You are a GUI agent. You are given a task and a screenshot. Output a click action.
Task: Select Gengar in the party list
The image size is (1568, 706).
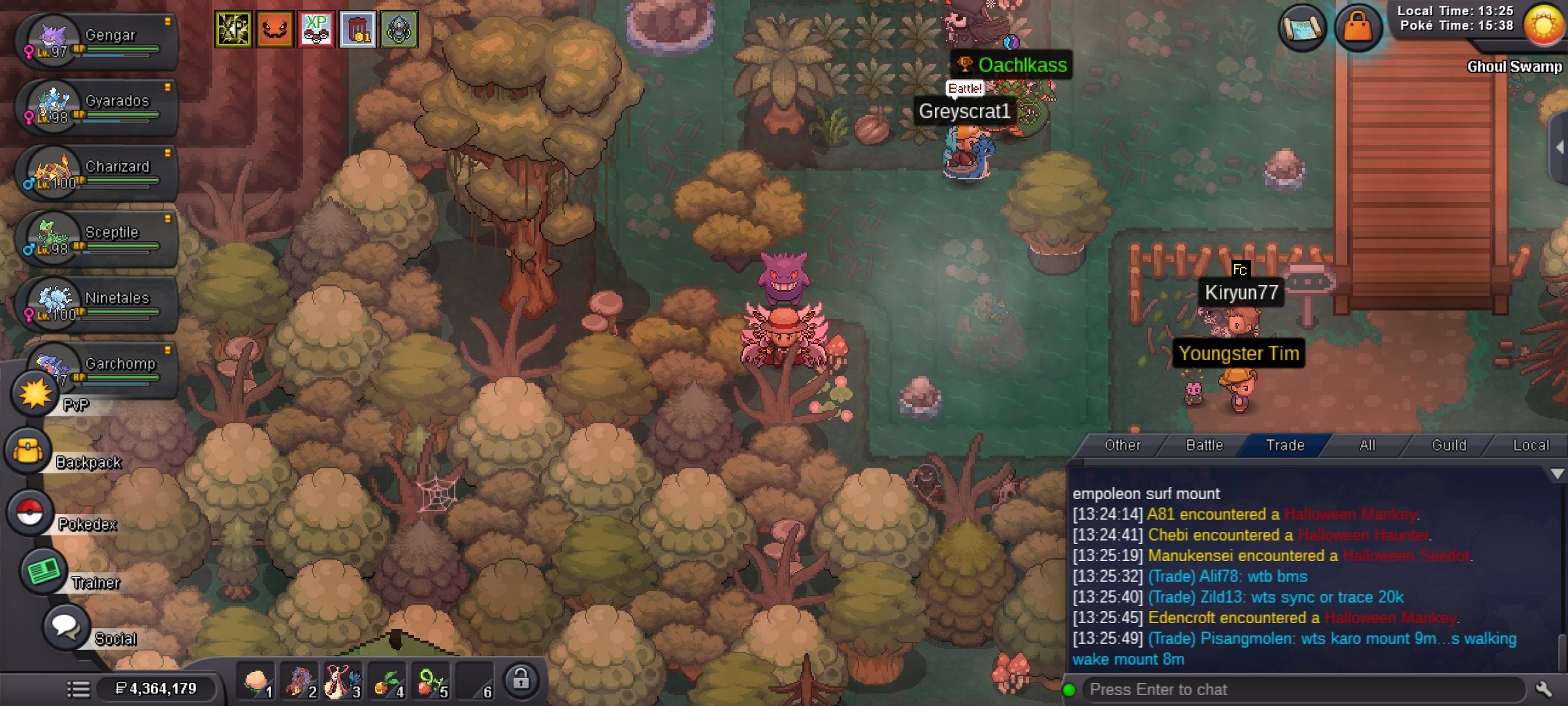(98, 42)
